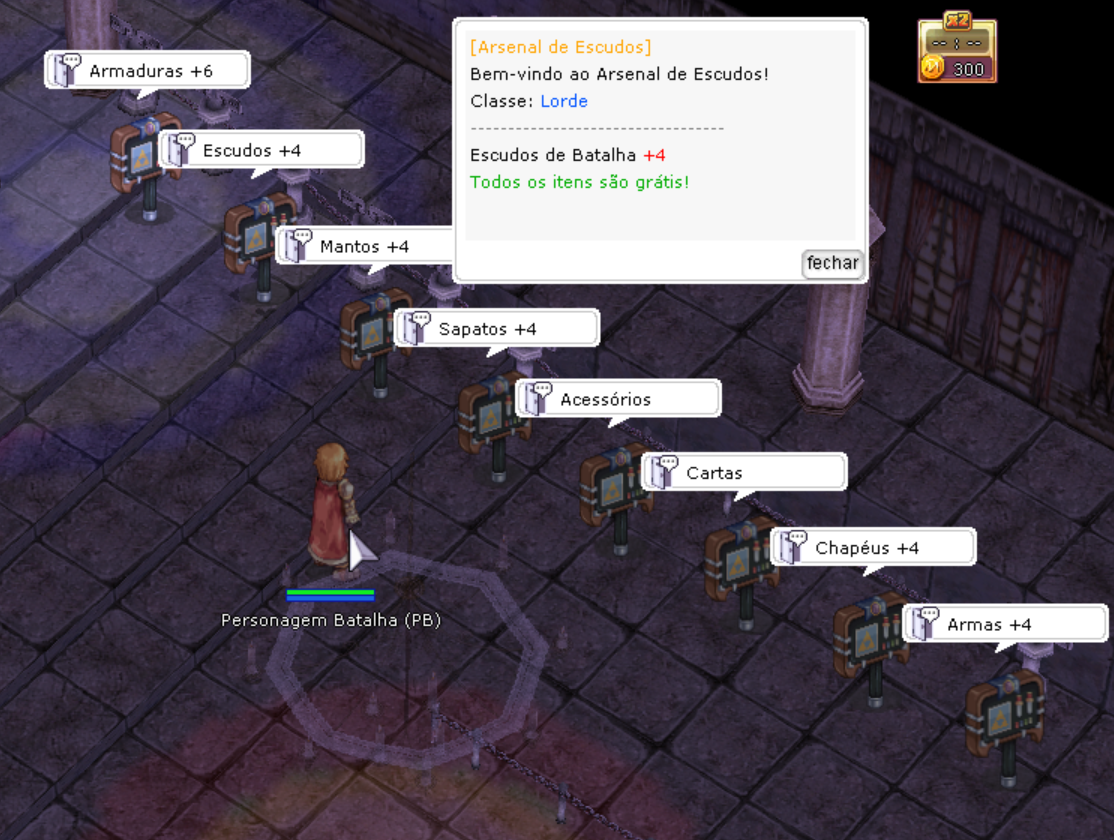Select the Chapéus +4 bubble

872,548
